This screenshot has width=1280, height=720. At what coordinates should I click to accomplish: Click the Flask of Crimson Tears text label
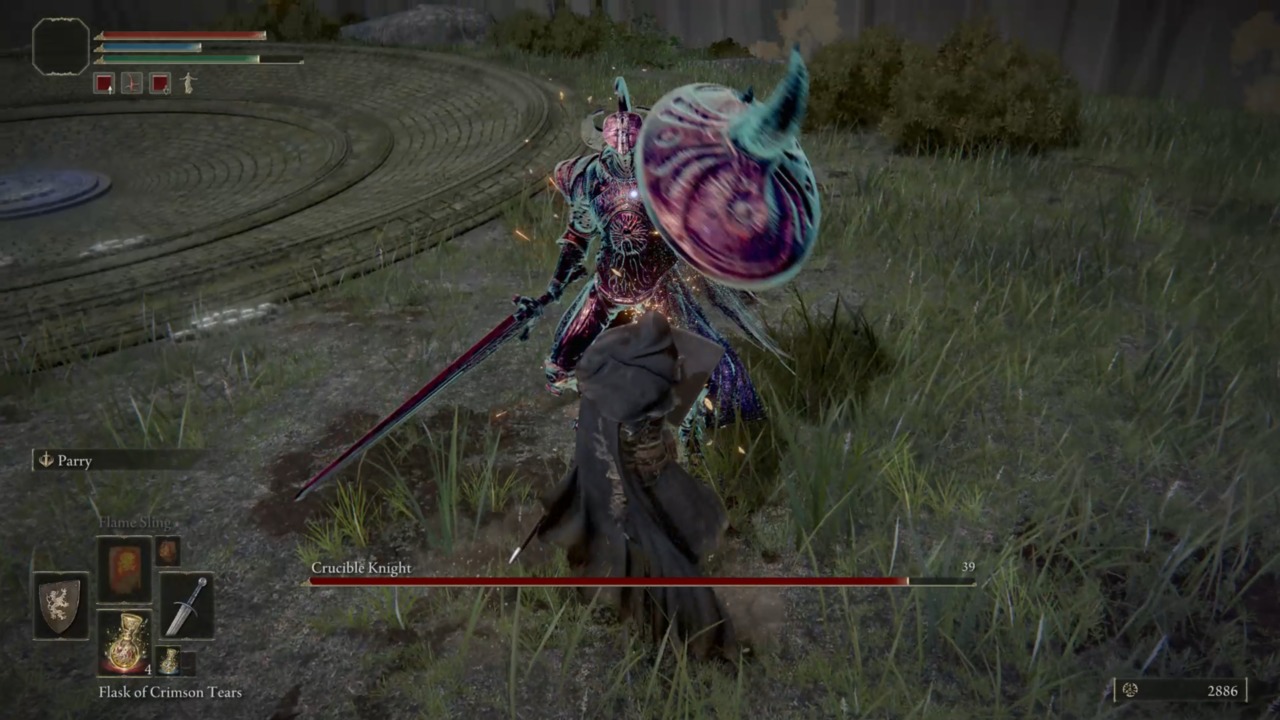point(169,692)
